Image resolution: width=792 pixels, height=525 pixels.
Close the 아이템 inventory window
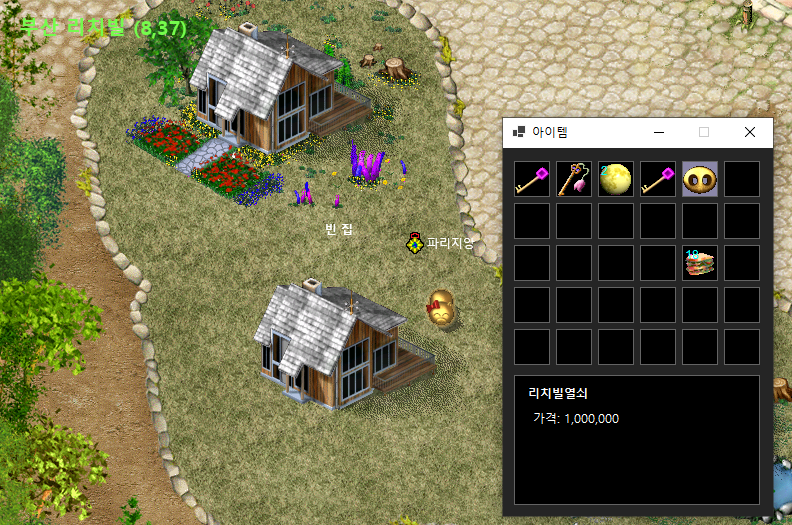pos(750,132)
